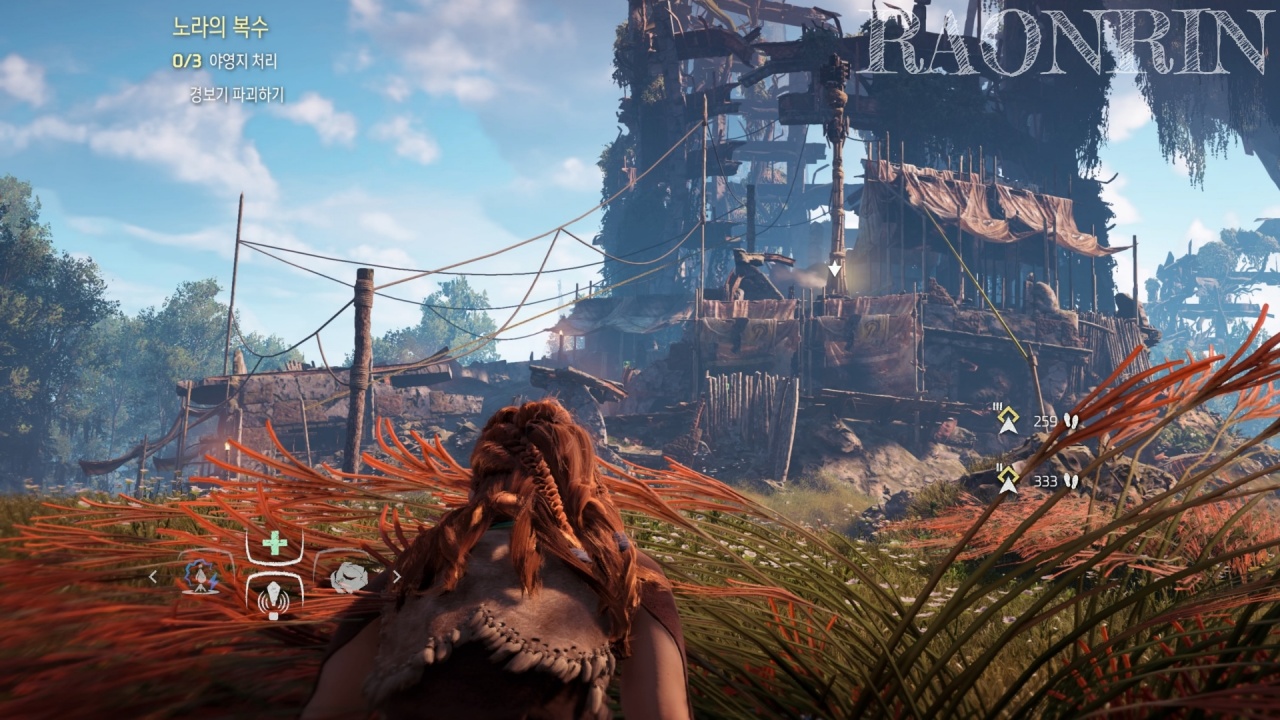The image size is (1280, 720).
Task: Select the 경보기 파괴하기 objective line
Action: [237, 95]
